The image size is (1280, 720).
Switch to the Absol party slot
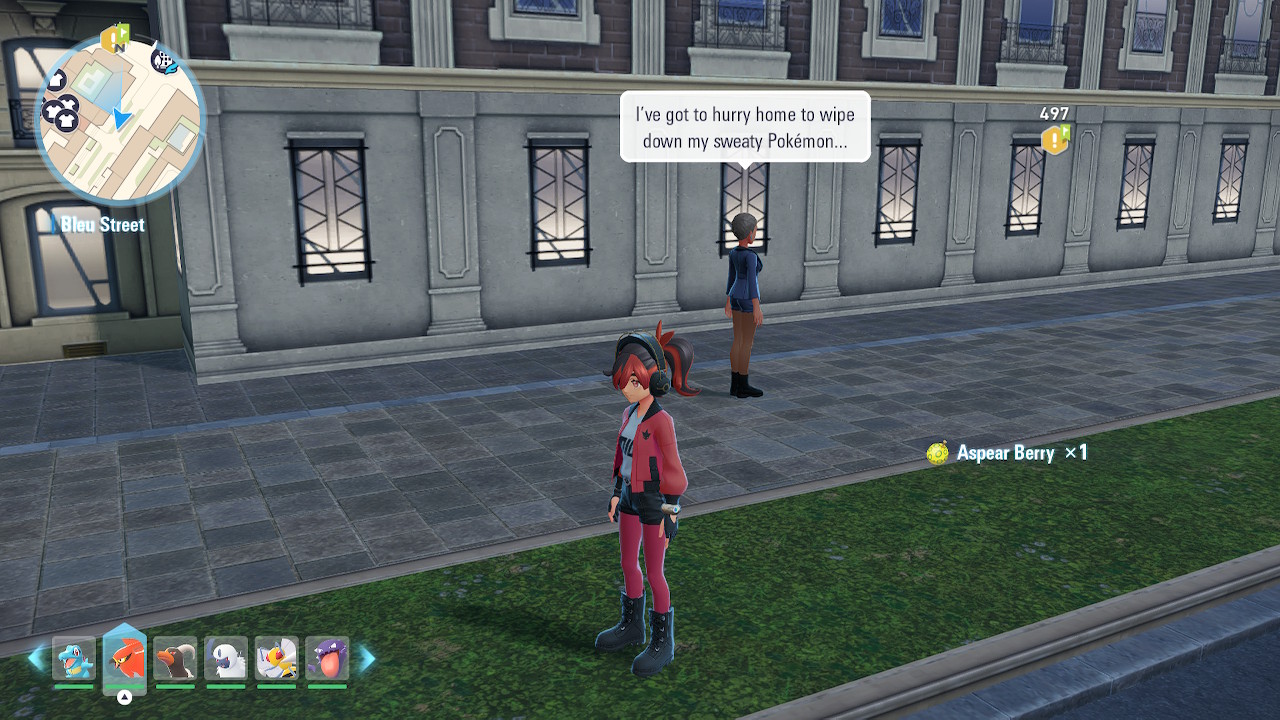point(226,659)
